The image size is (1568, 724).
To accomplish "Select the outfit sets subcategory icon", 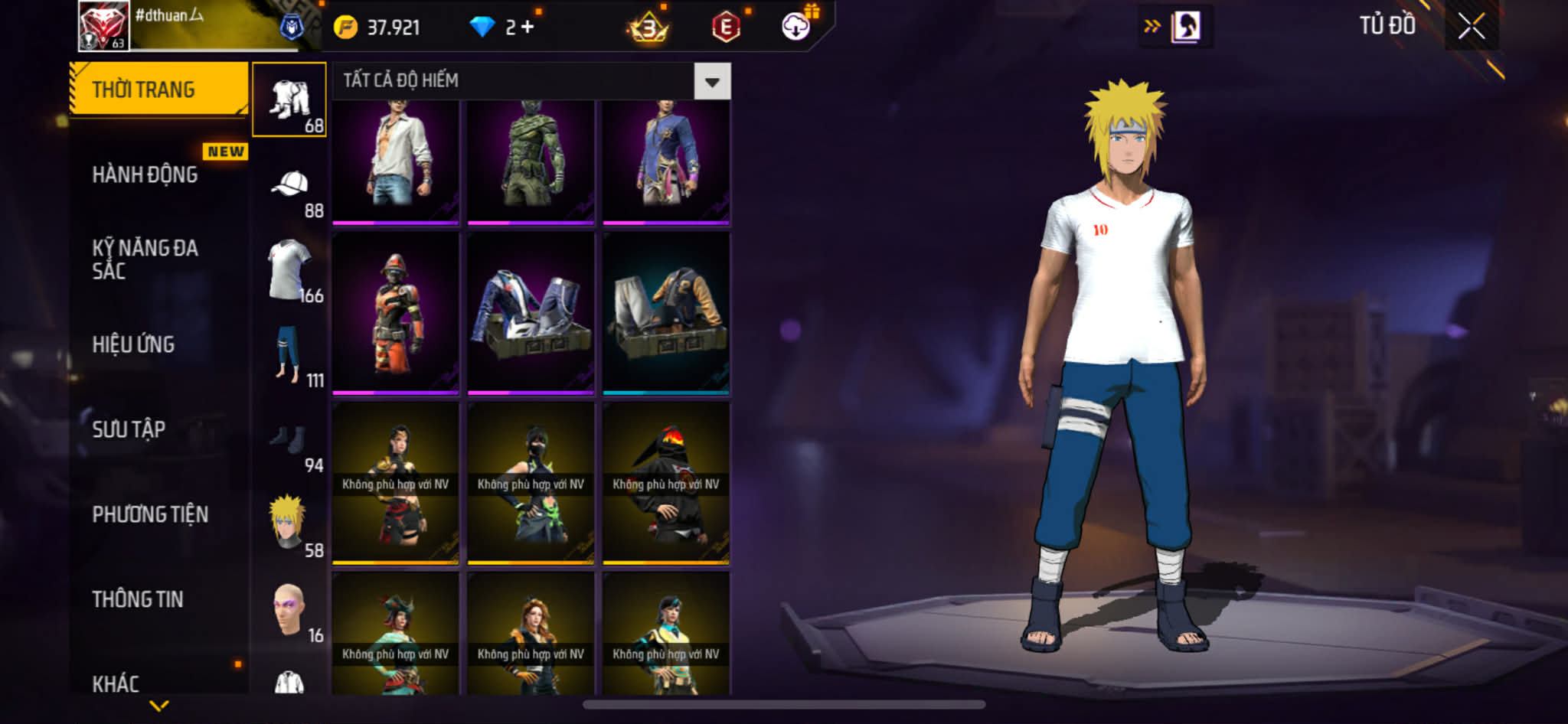I will coord(289,100).
